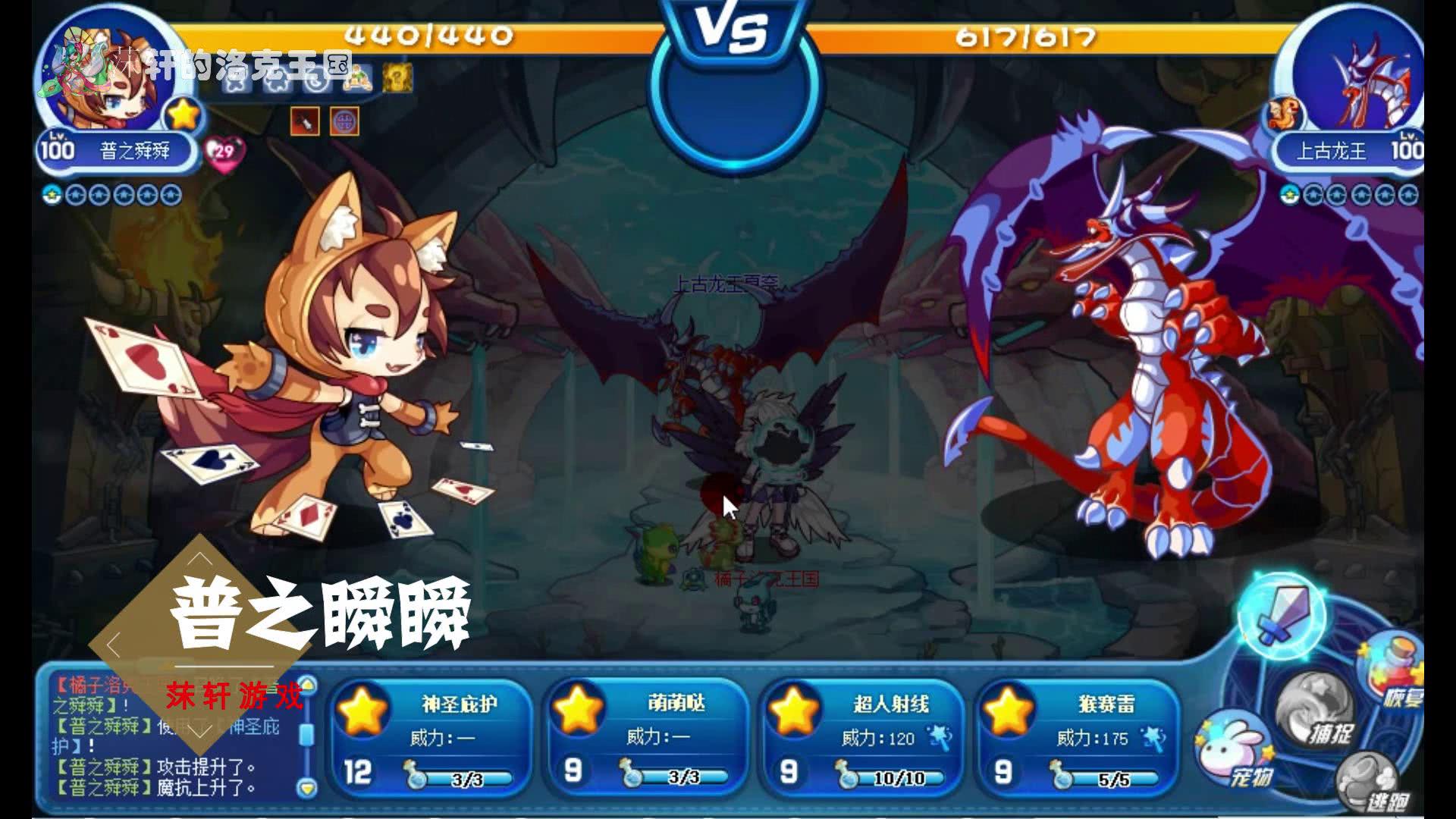Click the battle log down arrow
The width and height of the screenshot is (1456, 819).
(306, 788)
